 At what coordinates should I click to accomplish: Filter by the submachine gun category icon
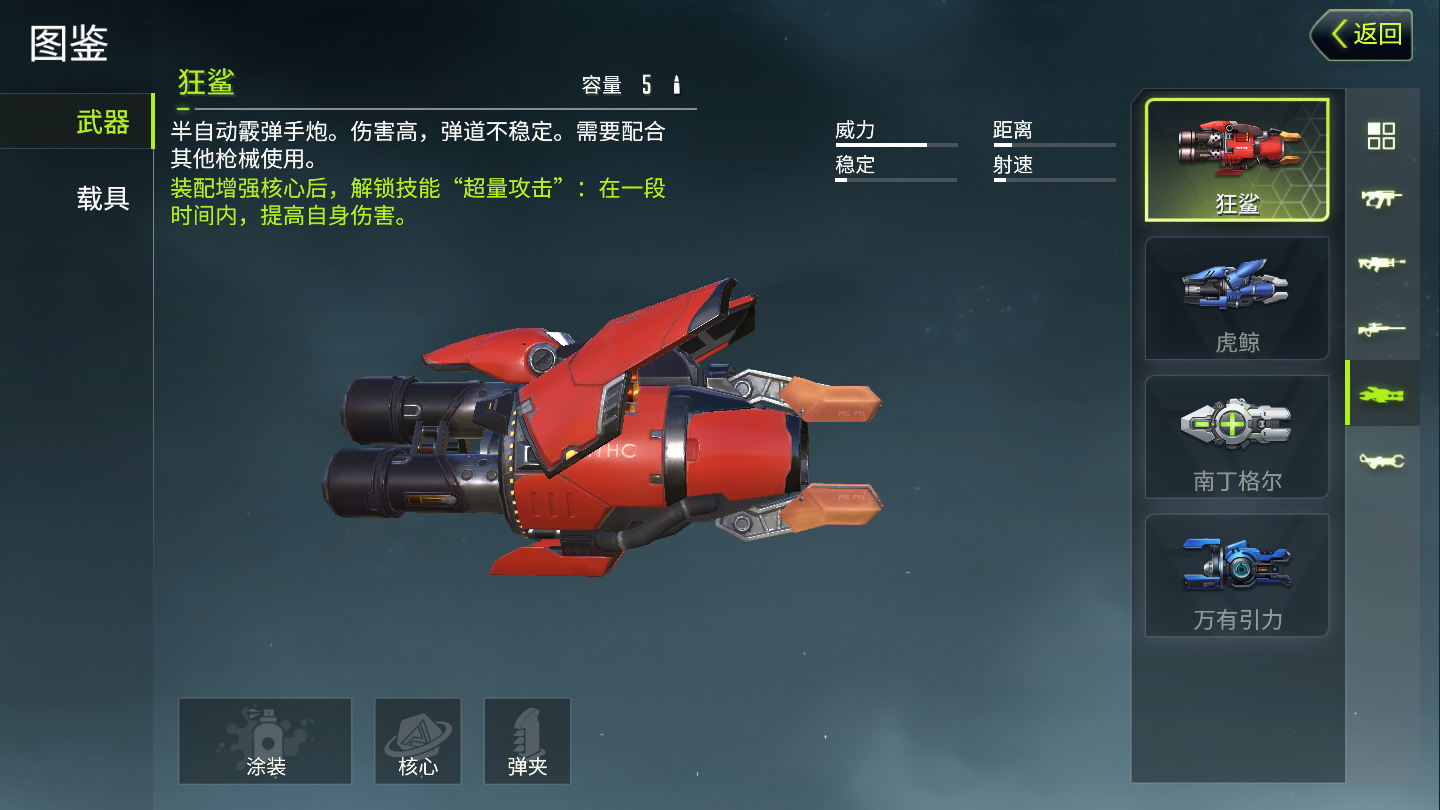(1381, 199)
